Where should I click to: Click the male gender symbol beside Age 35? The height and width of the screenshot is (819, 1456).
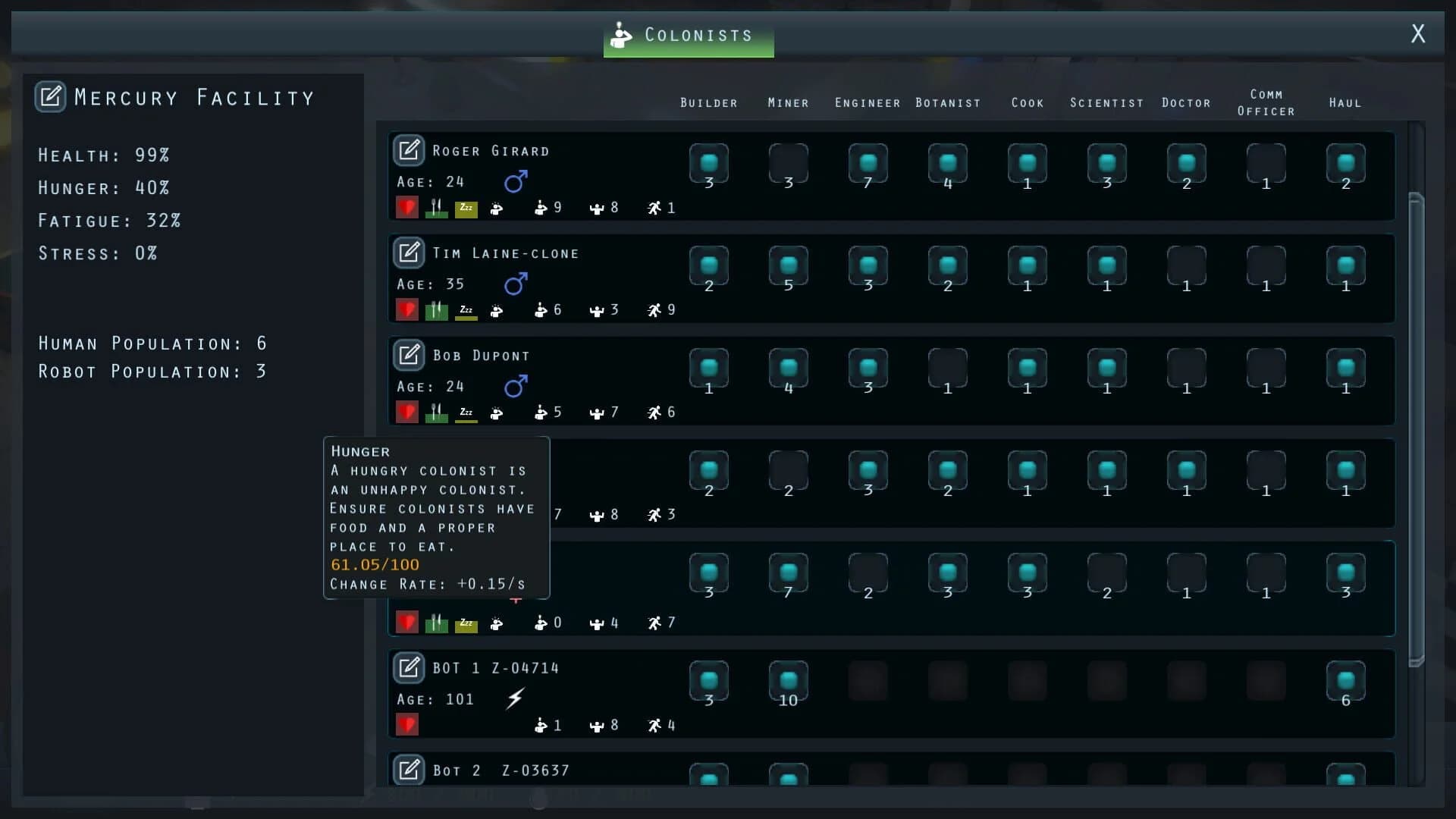pos(516,284)
